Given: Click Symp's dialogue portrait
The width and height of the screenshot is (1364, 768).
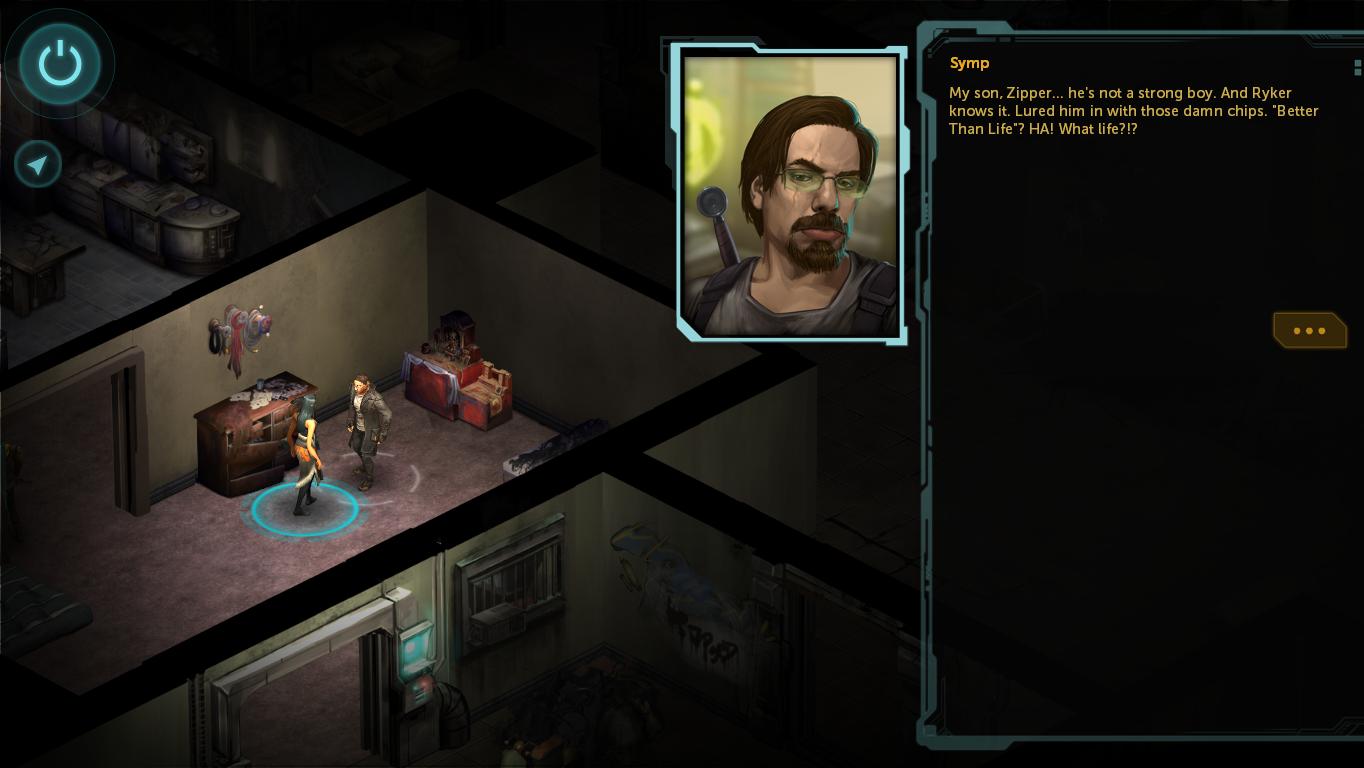Looking at the screenshot, I should (x=790, y=195).
